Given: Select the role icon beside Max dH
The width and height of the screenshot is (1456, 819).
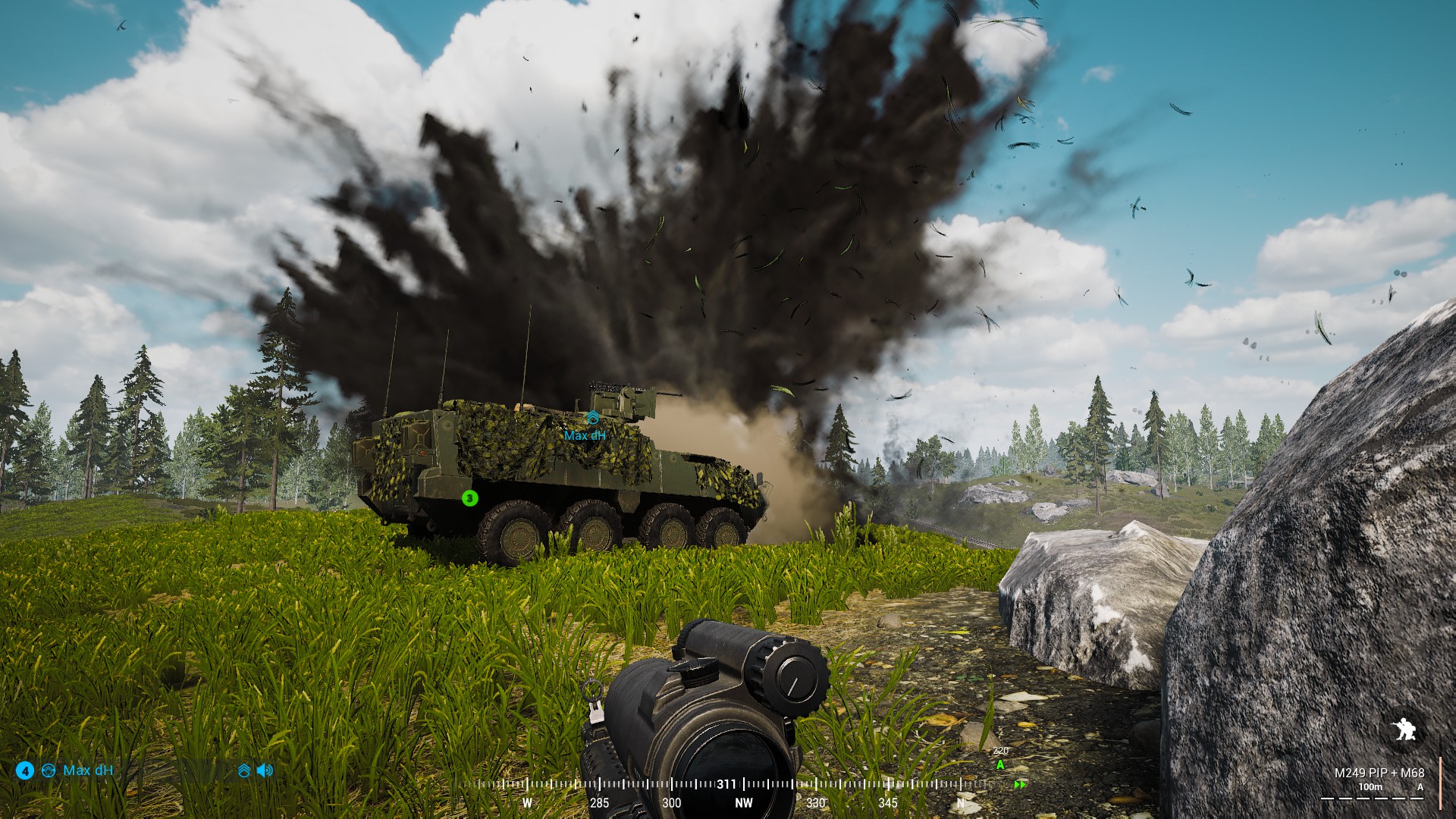Looking at the screenshot, I should [49, 770].
